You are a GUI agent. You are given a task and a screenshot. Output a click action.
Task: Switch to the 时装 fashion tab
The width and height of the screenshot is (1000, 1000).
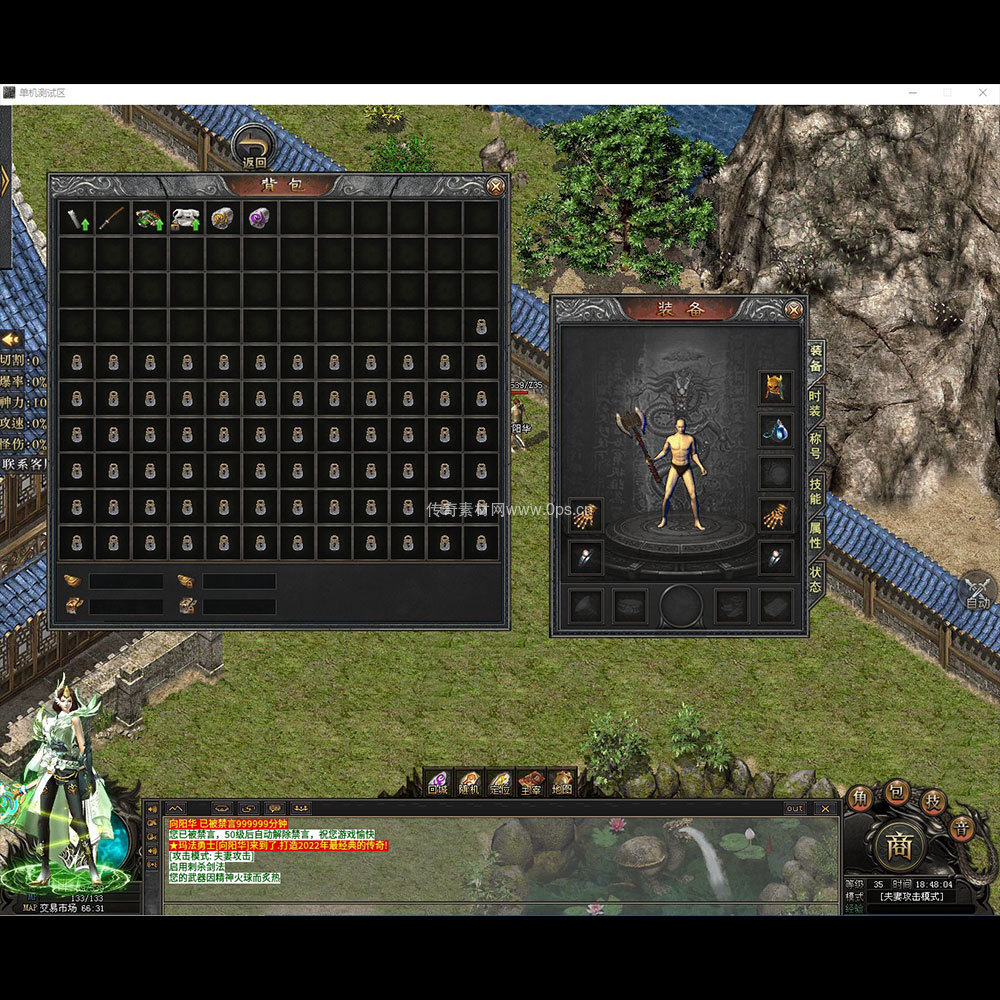[x=816, y=404]
